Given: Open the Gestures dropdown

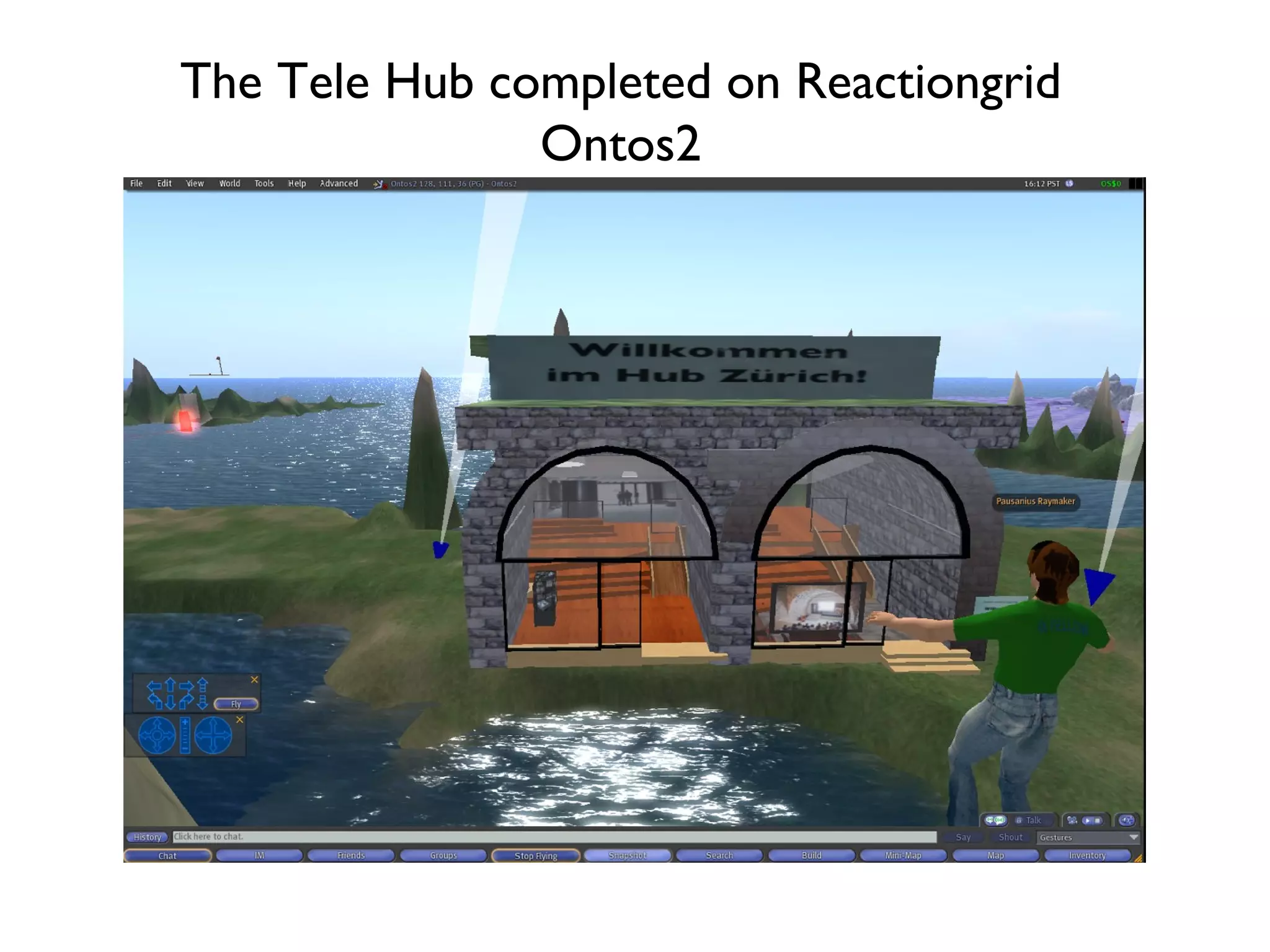Looking at the screenshot, I should point(1088,837).
